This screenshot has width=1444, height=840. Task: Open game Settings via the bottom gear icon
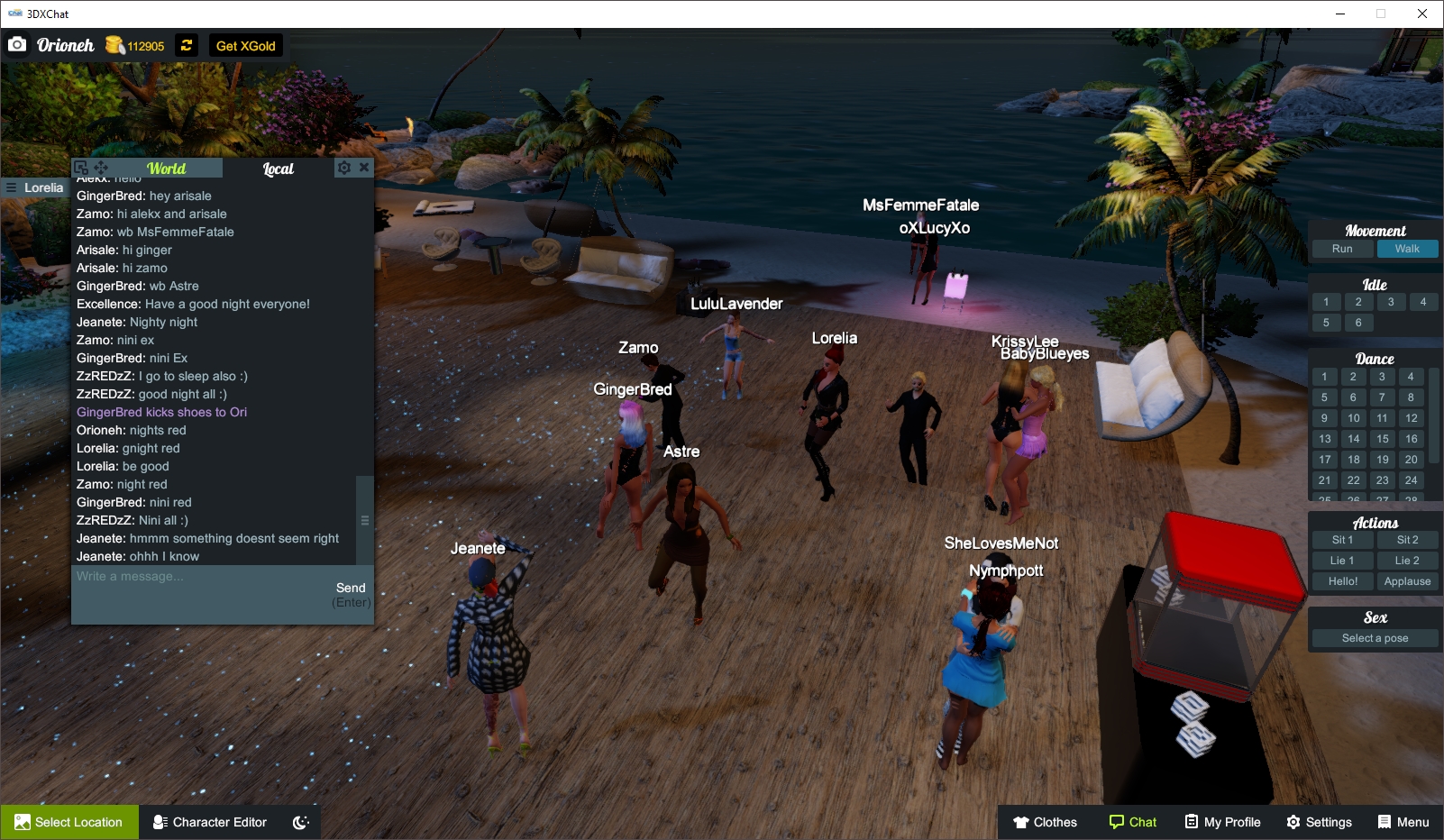pos(1293,821)
